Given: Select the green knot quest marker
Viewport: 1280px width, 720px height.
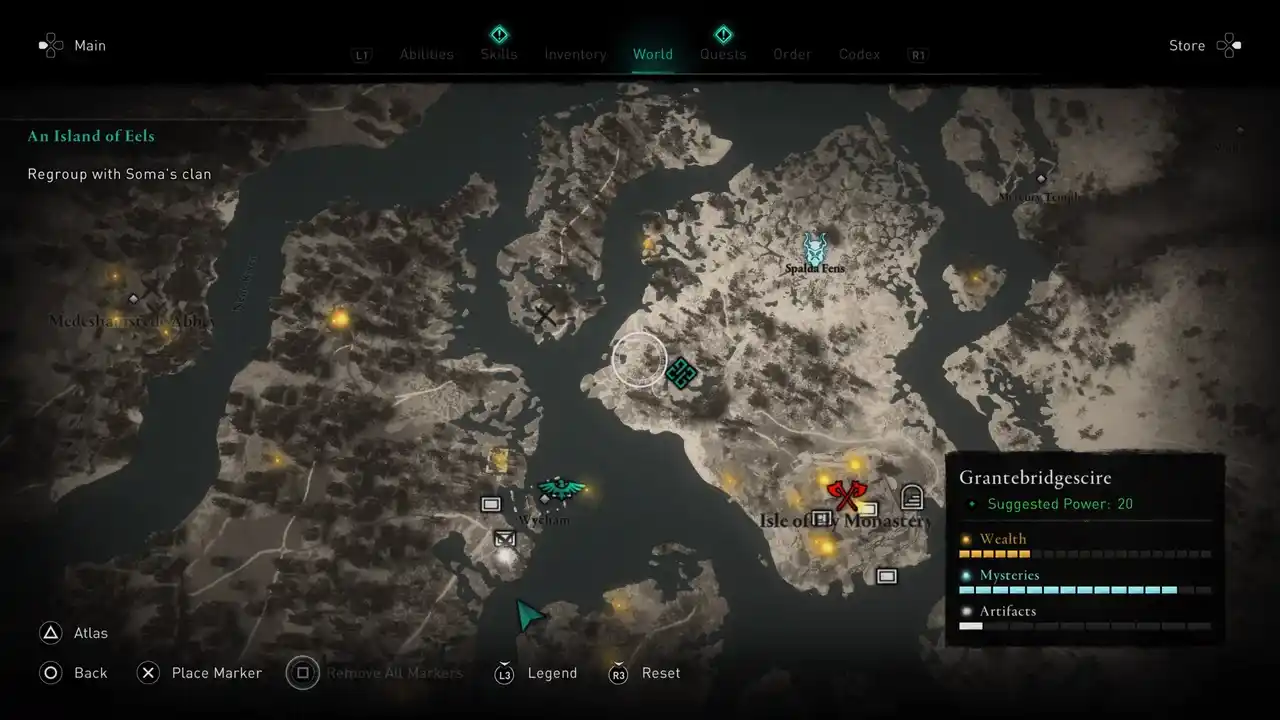Looking at the screenshot, I should coord(681,373).
